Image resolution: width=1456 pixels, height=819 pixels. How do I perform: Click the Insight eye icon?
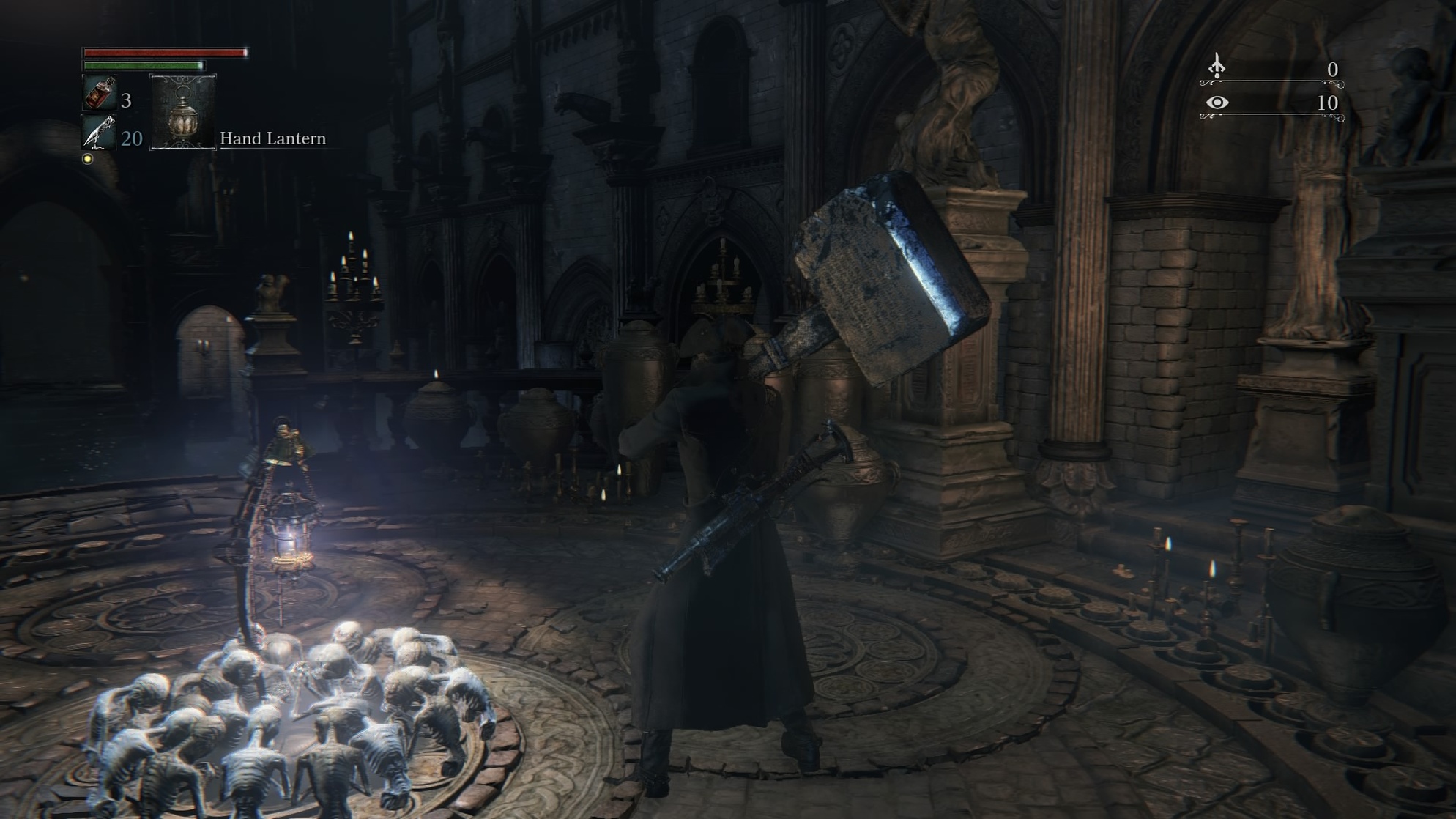point(1217,103)
